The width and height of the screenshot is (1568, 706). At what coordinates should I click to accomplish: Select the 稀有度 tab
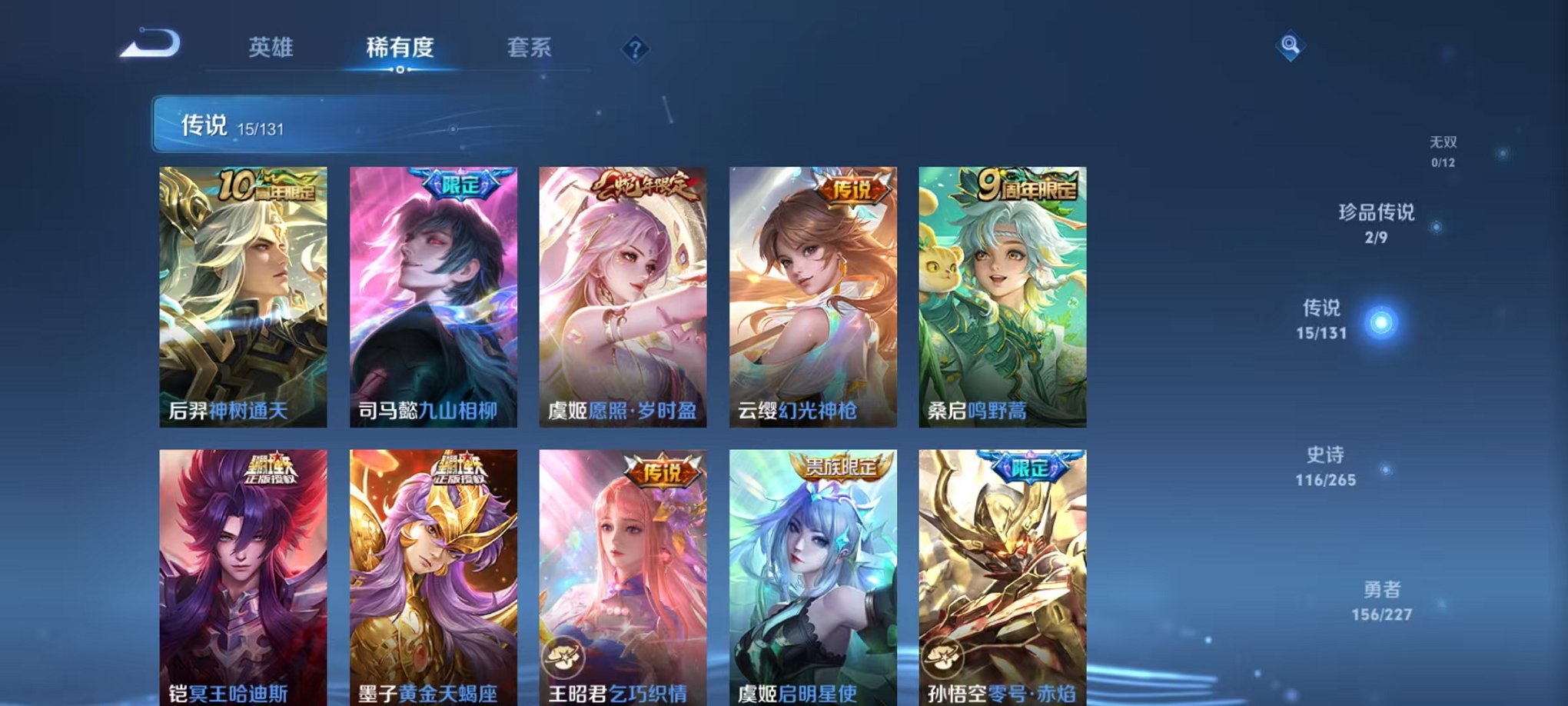tap(399, 48)
